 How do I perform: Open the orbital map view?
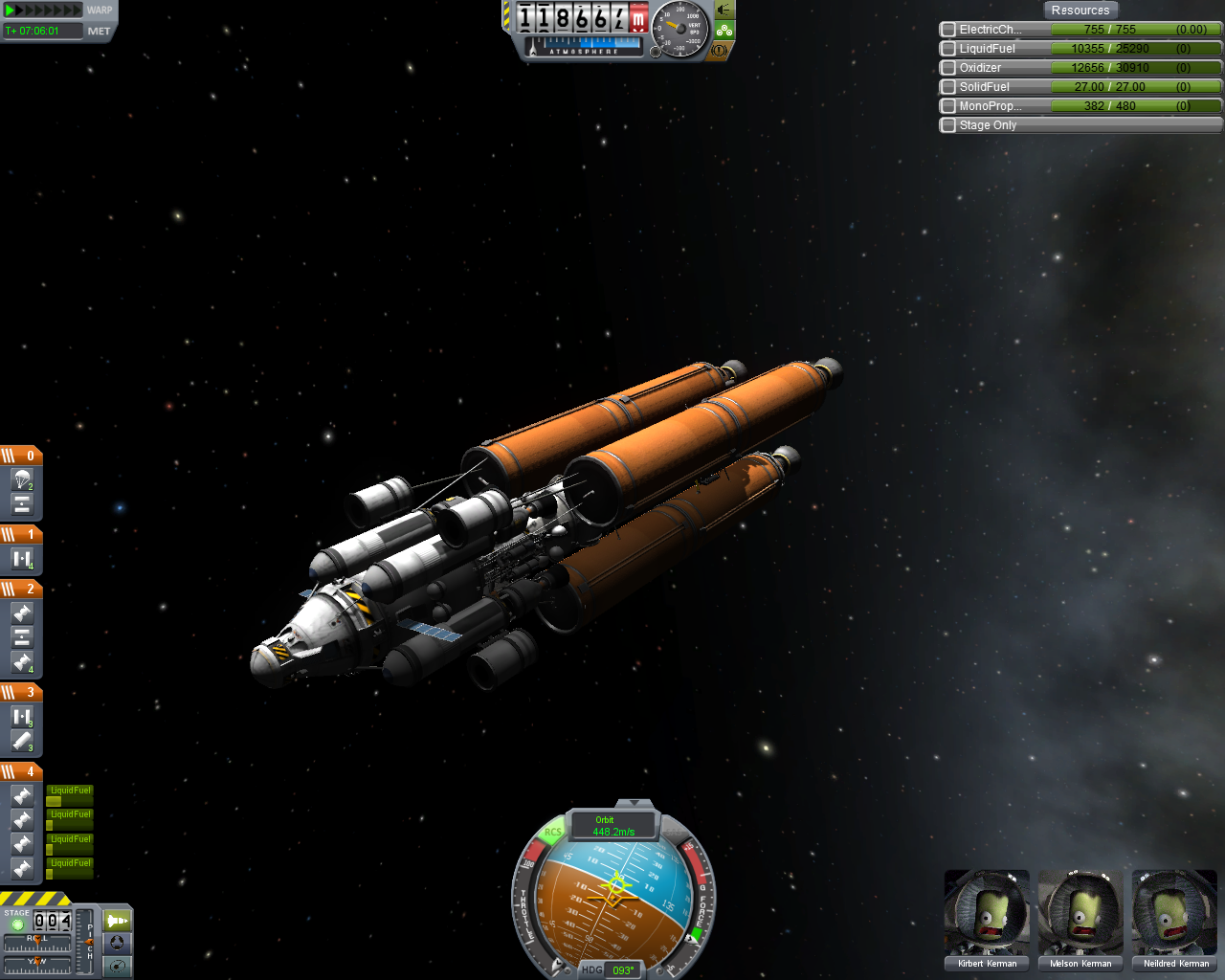(x=117, y=966)
